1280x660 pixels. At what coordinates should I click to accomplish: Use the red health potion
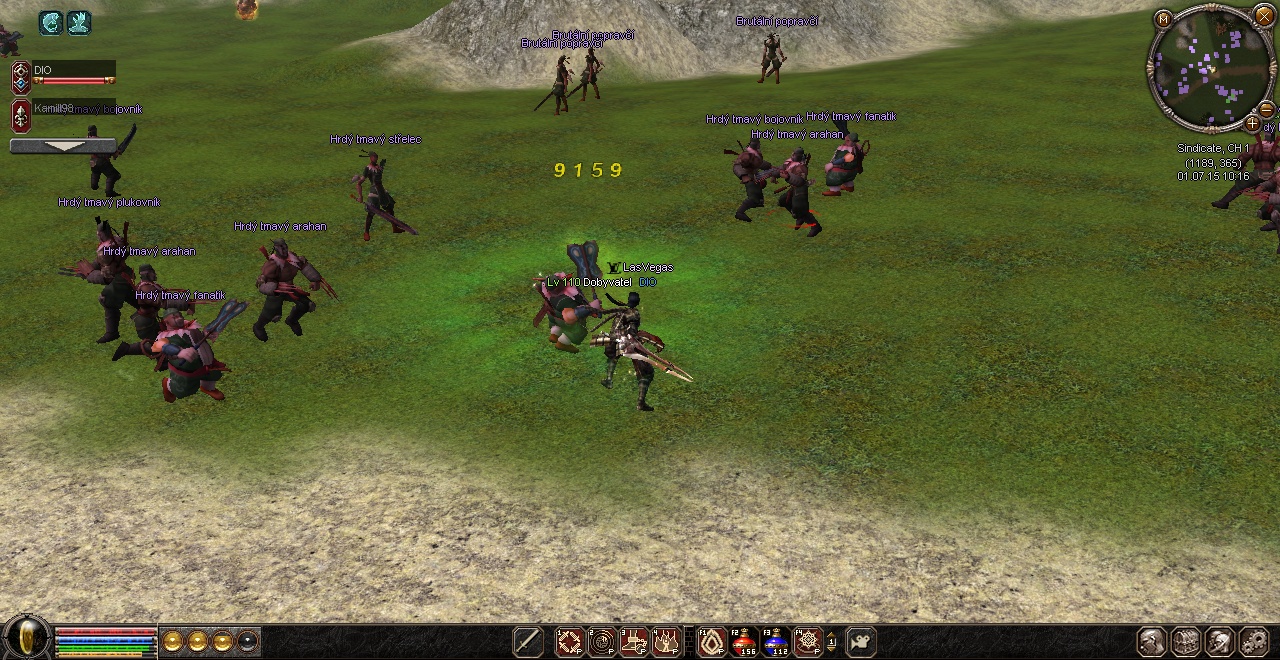point(743,641)
